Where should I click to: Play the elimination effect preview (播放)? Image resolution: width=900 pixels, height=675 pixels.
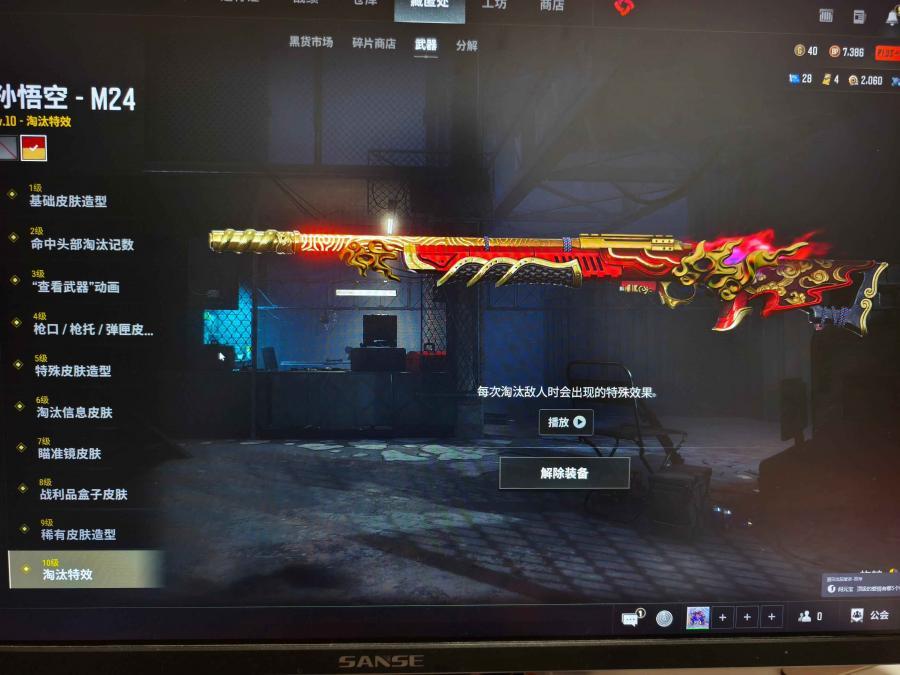(566, 422)
